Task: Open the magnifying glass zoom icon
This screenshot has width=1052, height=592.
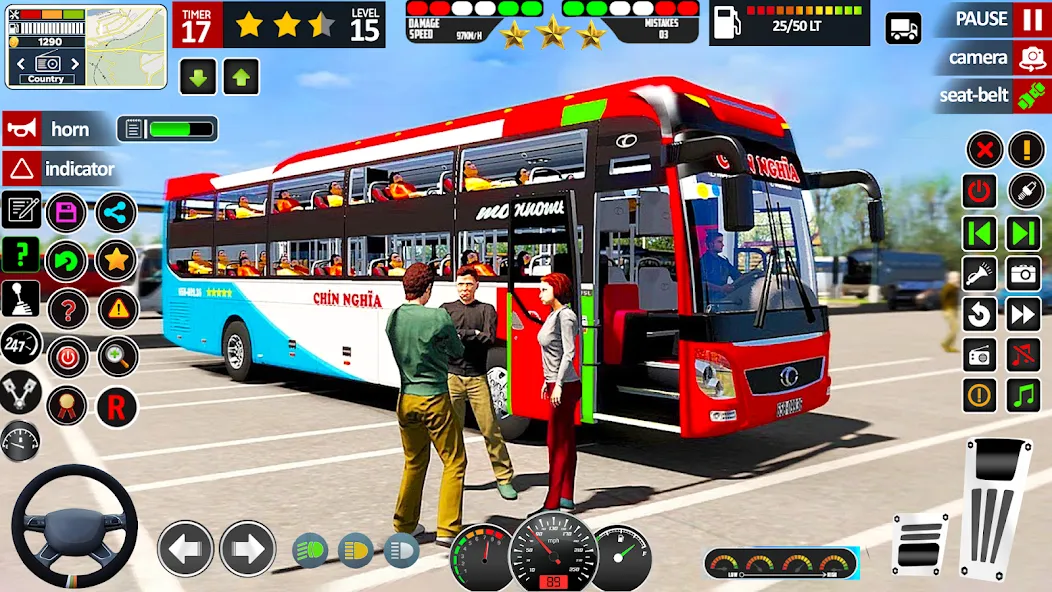Action: point(117,356)
